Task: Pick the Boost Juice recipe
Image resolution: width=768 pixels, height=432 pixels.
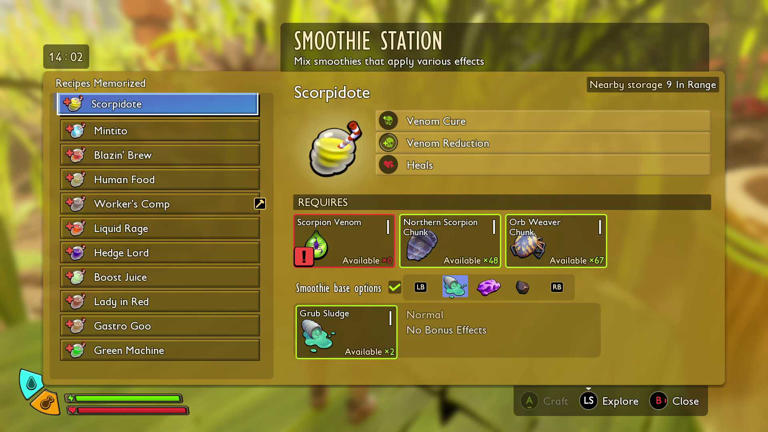Action: (x=160, y=277)
